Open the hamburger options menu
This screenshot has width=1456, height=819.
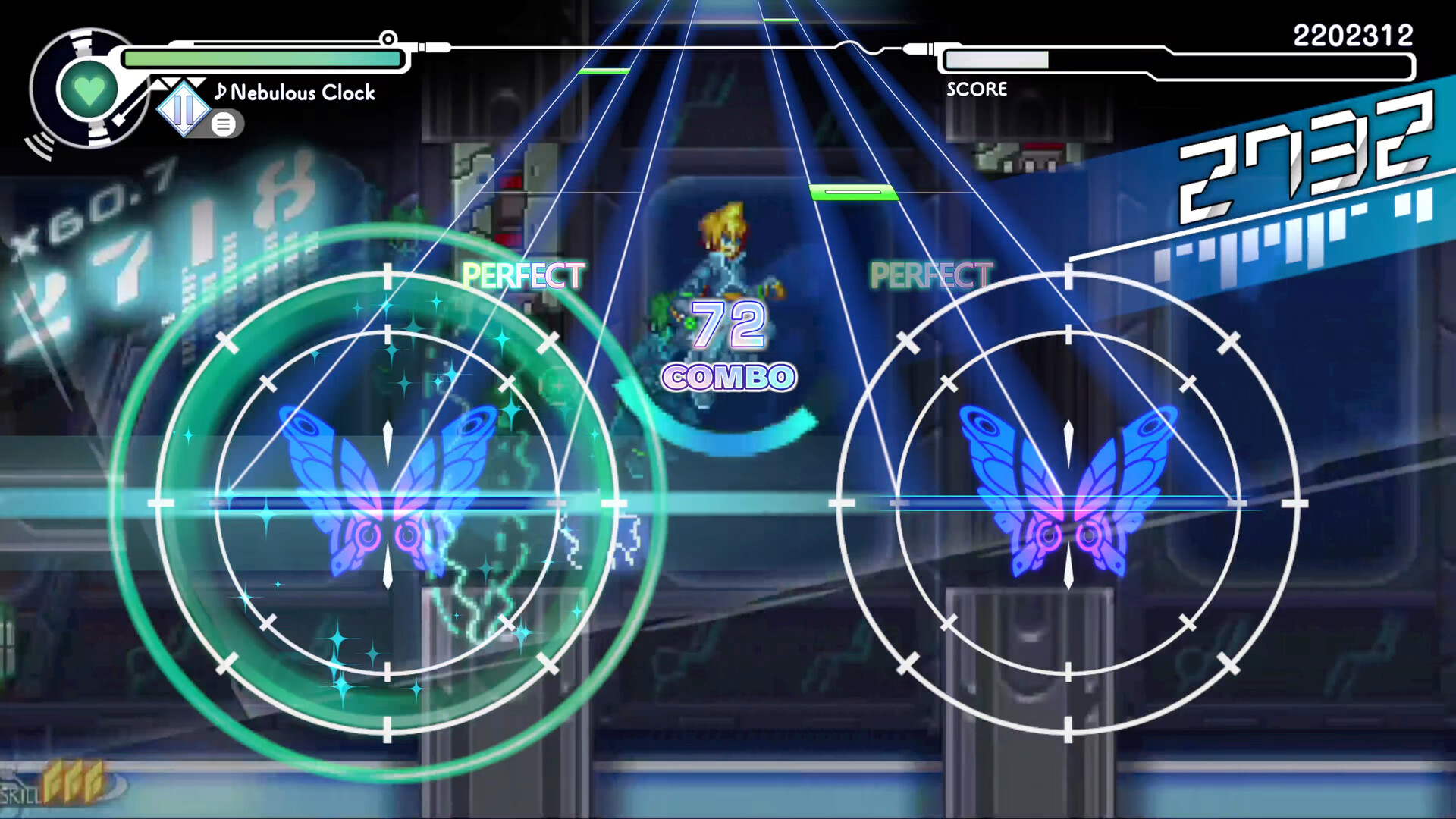(x=225, y=124)
